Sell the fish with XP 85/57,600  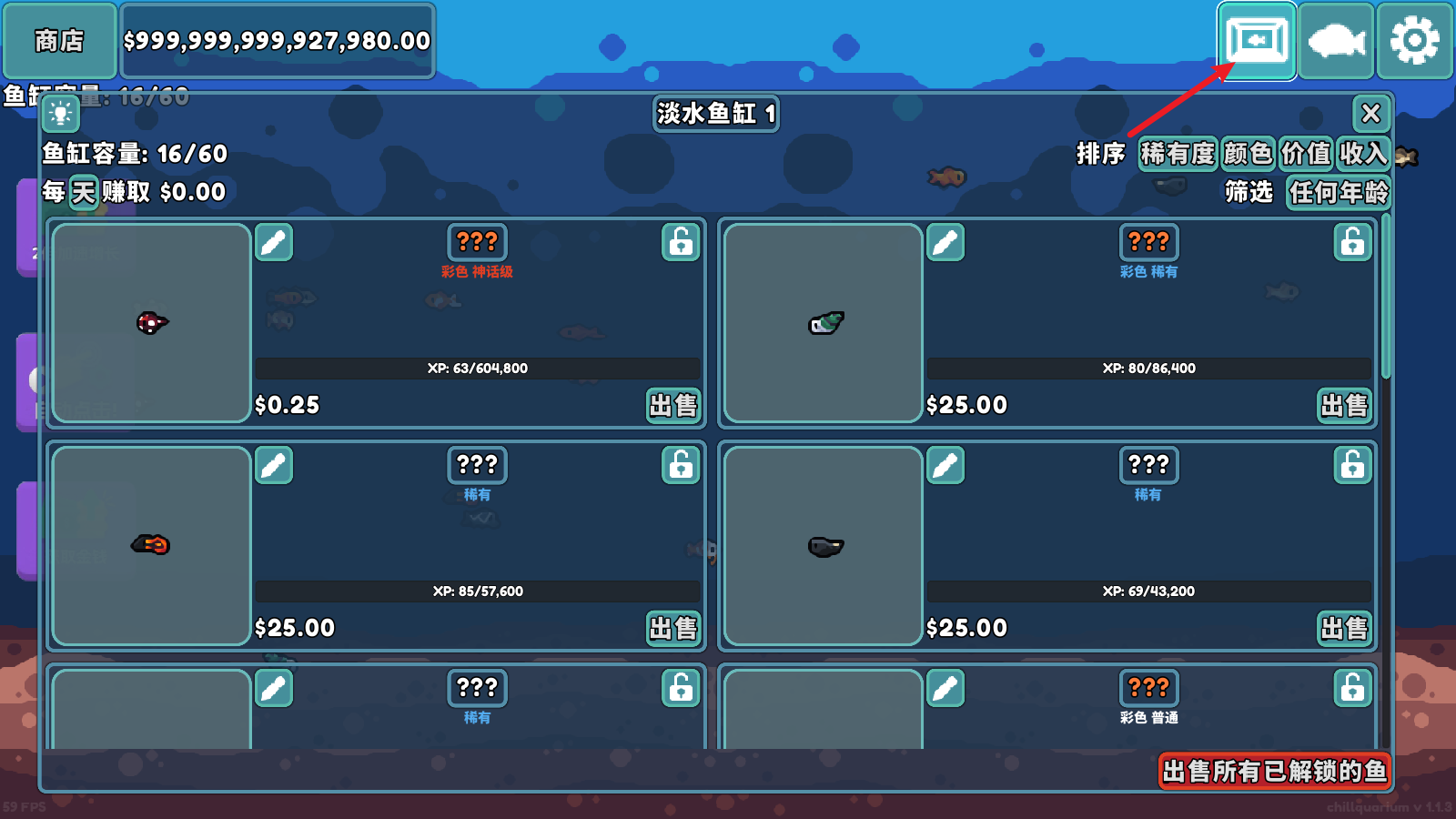pos(673,628)
